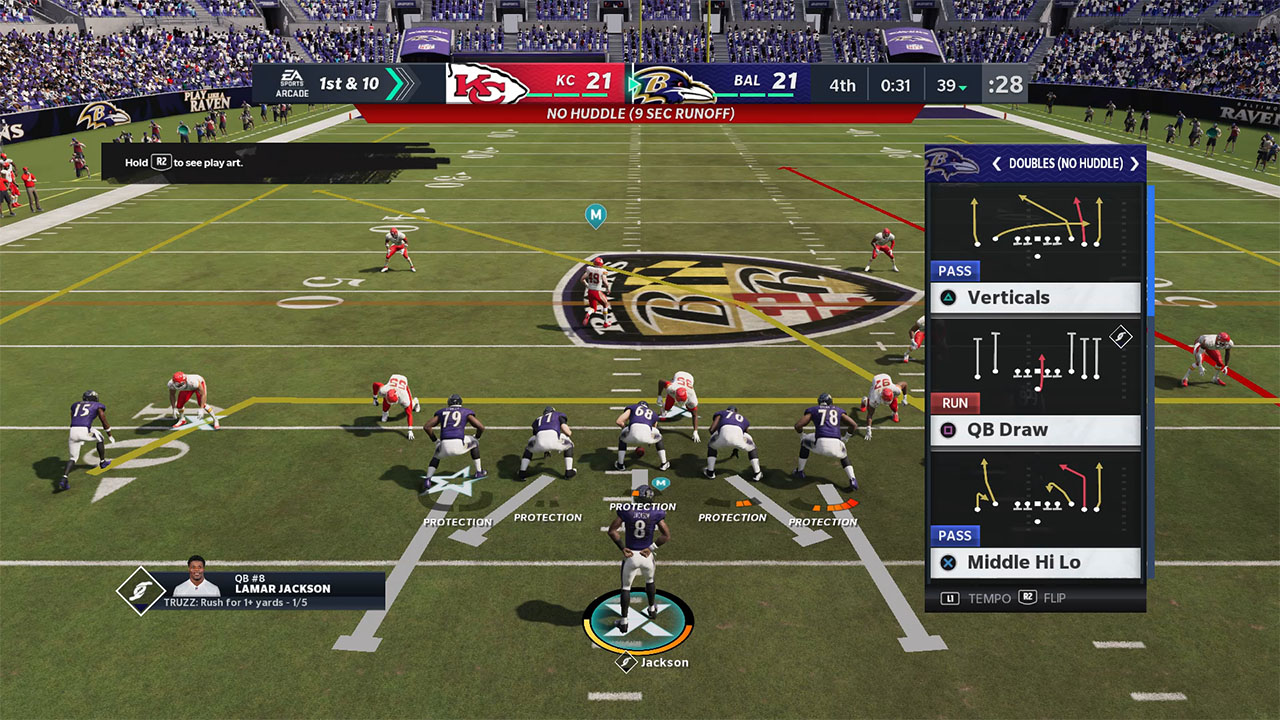Select the Doubles (No Huddle) formation header
This screenshot has width=1280, height=720.
[1065, 164]
